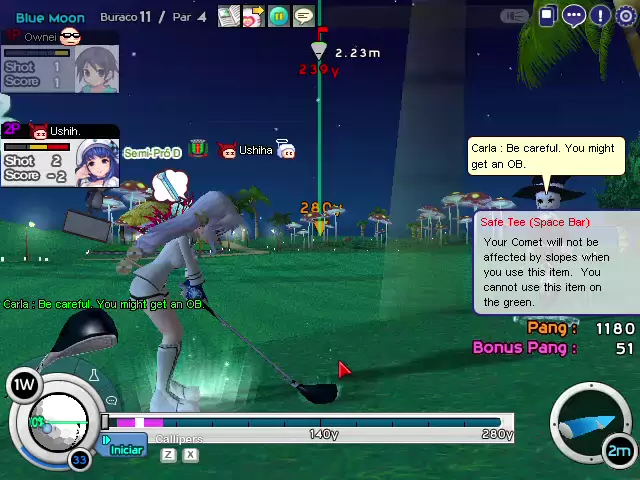The image size is (640, 480).
Task: Click the character swap arrow icon
Action: [x=253, y=16]
